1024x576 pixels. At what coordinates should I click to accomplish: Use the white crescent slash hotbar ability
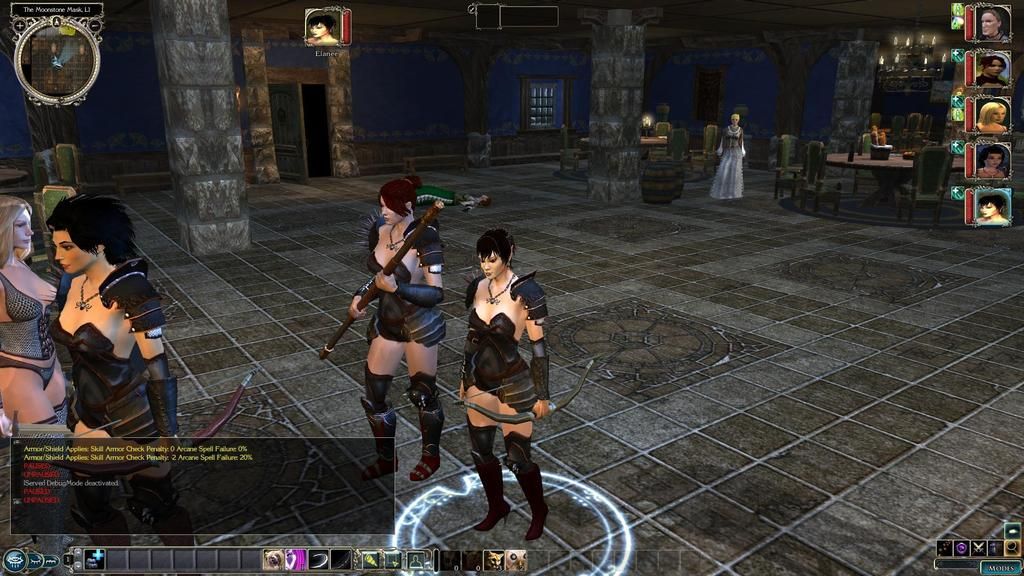pos(319,560)
